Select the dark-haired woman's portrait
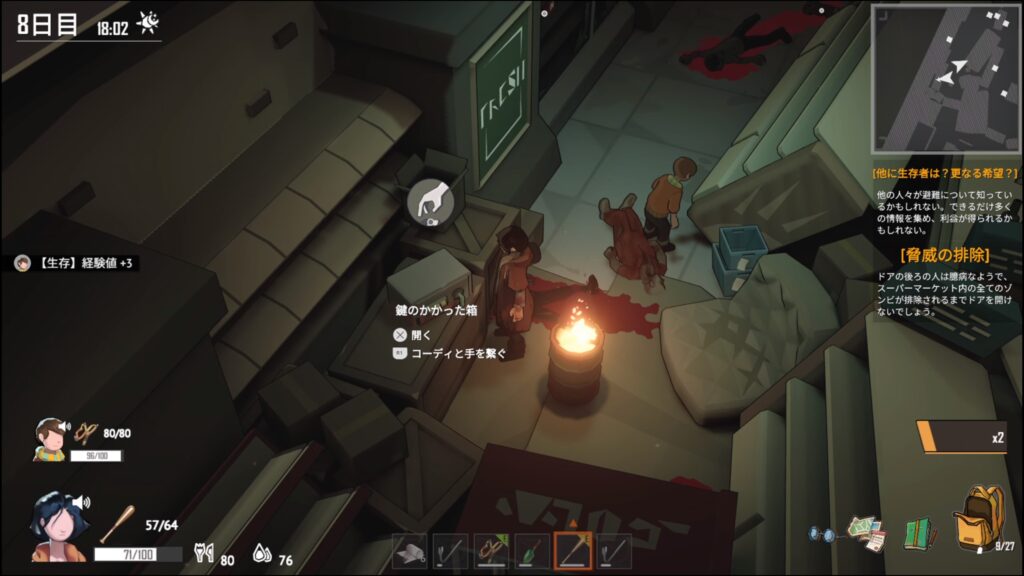This screenshot has height=576, width=1024. (x=59, y=525)
